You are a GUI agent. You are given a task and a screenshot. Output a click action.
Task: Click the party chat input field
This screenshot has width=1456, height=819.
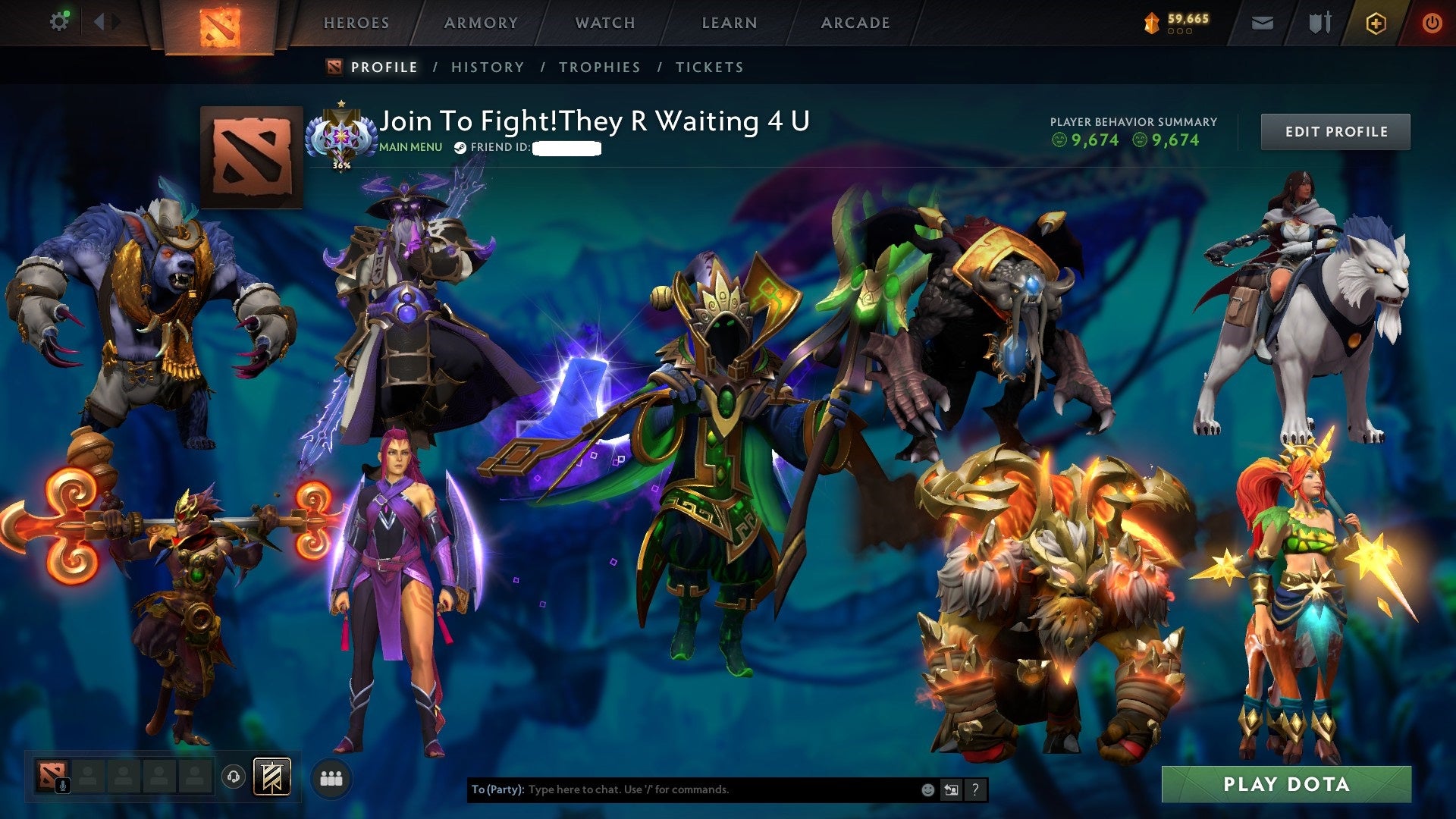682,789
